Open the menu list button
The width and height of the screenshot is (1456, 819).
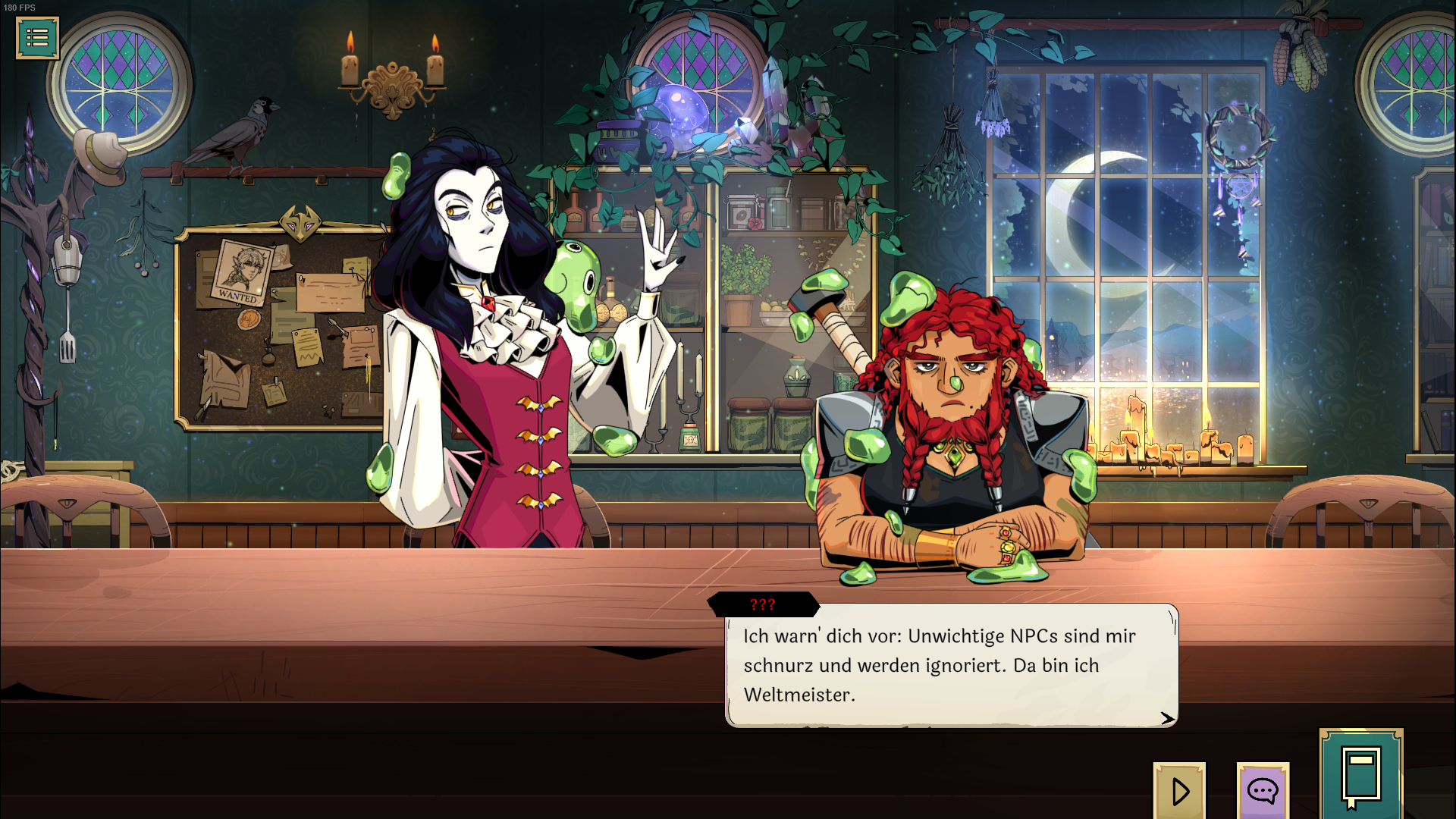click(37, 37)
